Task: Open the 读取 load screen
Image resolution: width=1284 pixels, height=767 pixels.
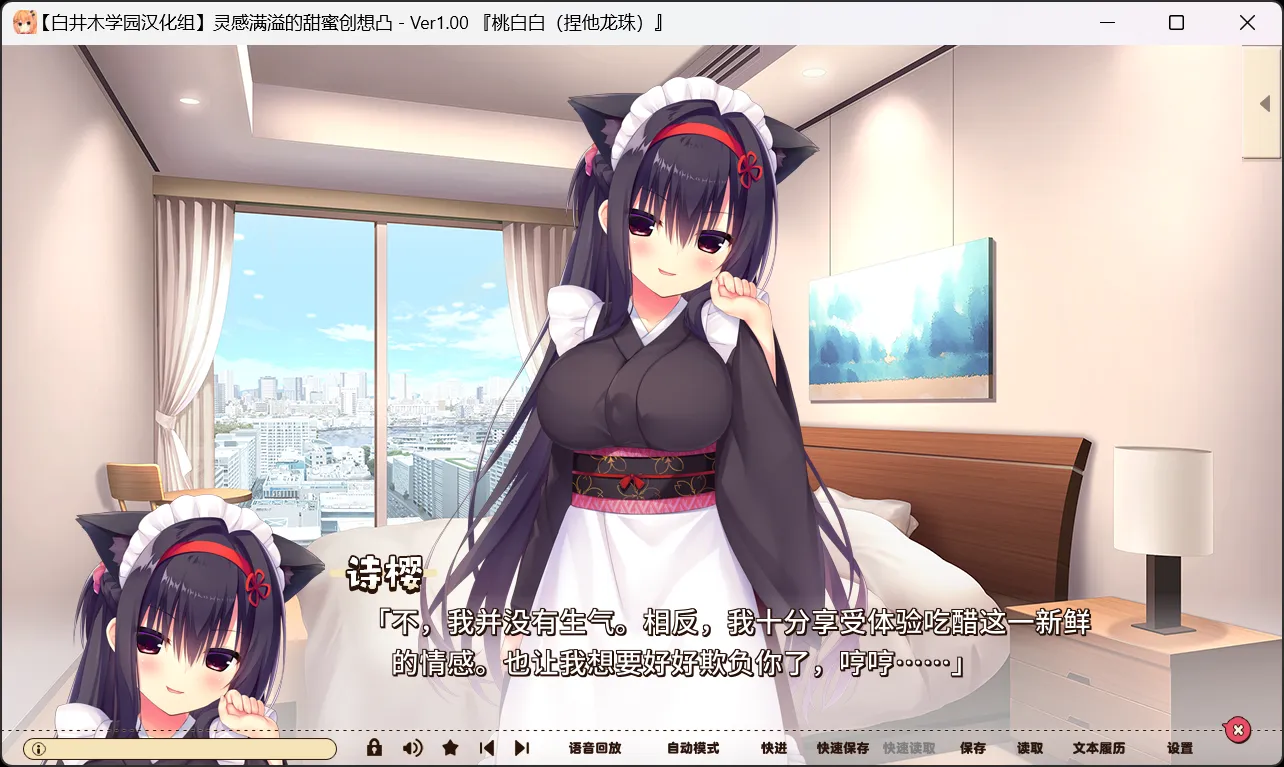Action: (x=1028, y=747)
